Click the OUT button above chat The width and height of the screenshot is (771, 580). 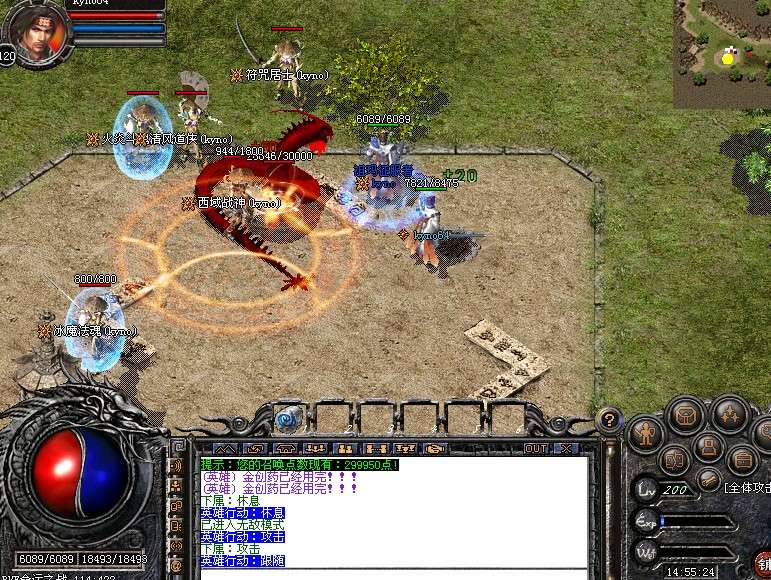(x=536, y=448)
